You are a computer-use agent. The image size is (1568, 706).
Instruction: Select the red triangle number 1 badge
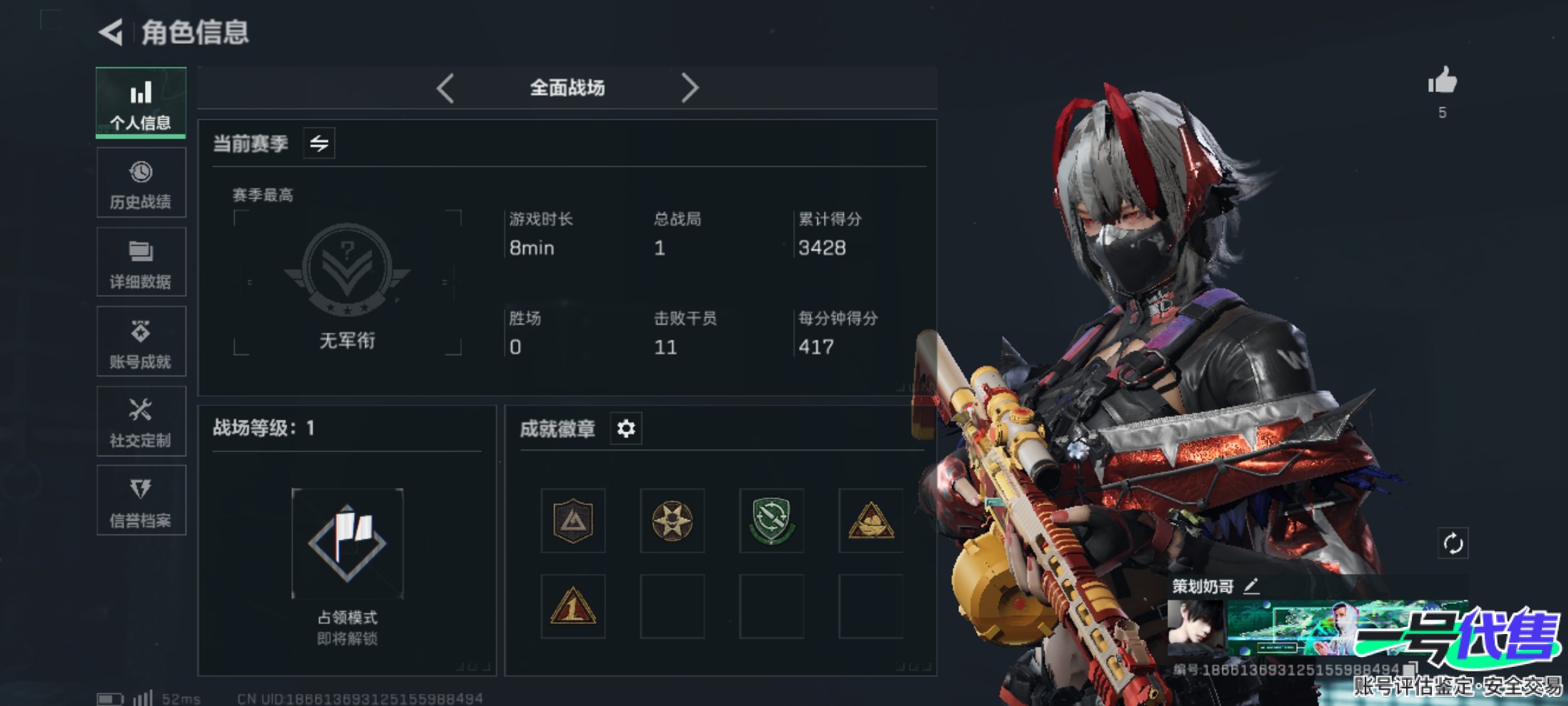(573, 607)
